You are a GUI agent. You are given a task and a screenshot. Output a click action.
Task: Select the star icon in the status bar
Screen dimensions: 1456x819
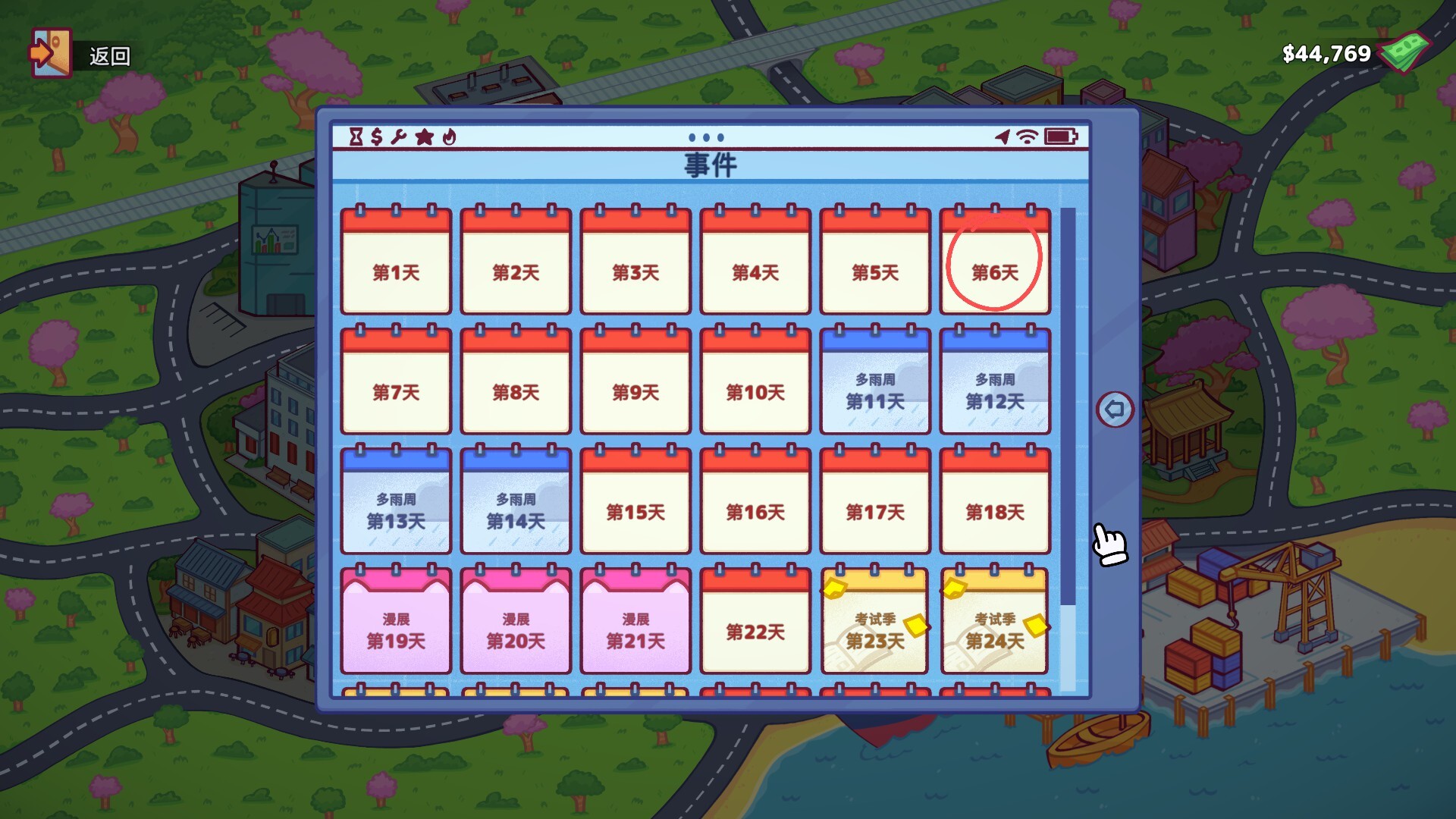click(x=425, y=137)
